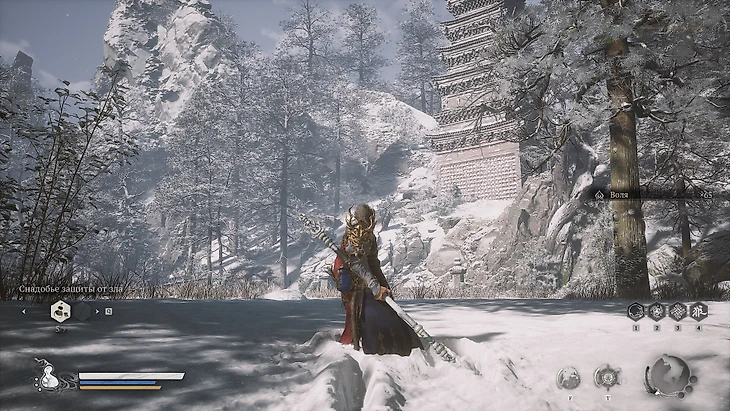Activate the third spell hexagon labeled 3

[x=677, y=311]
